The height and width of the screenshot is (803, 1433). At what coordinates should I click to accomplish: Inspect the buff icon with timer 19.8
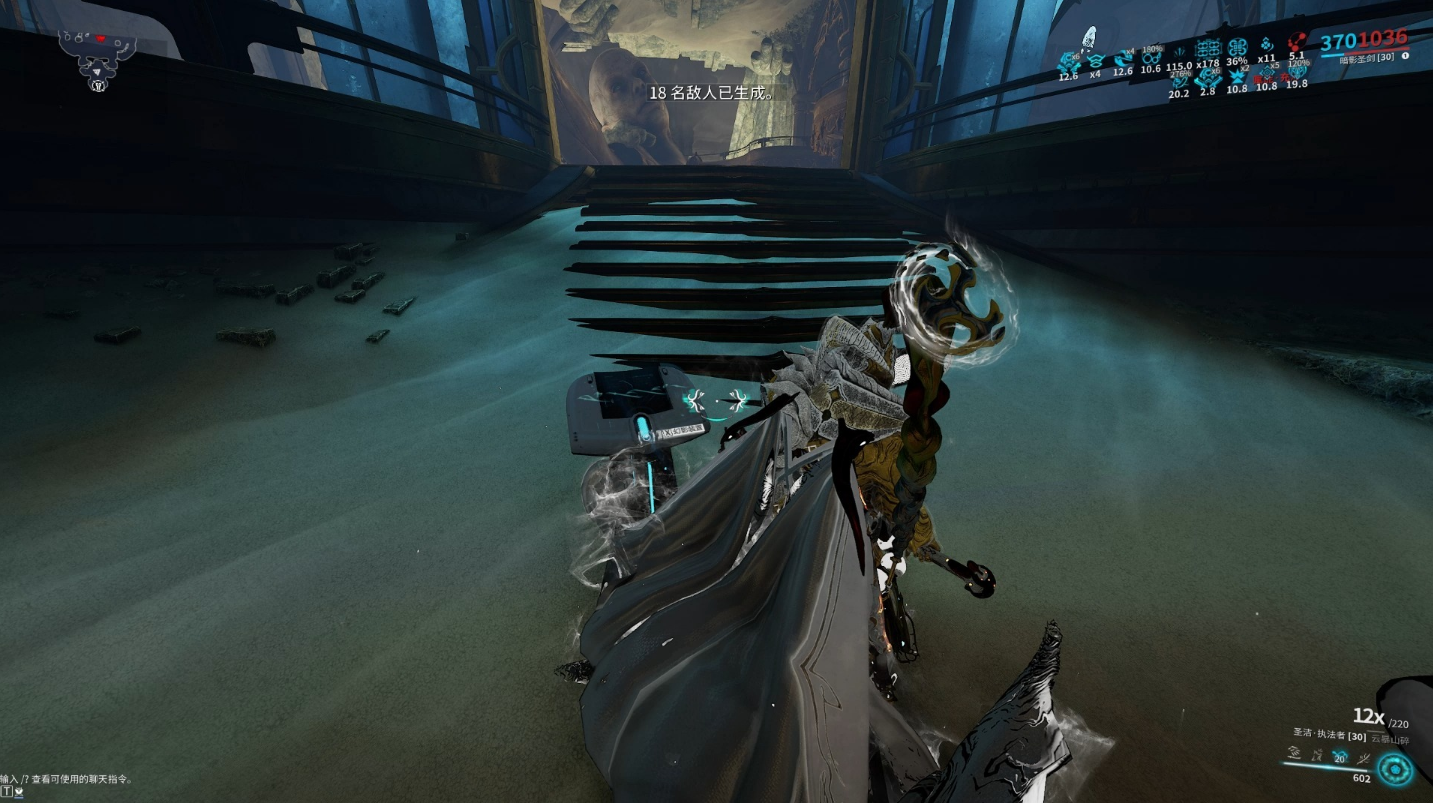tap(1297, 72)
